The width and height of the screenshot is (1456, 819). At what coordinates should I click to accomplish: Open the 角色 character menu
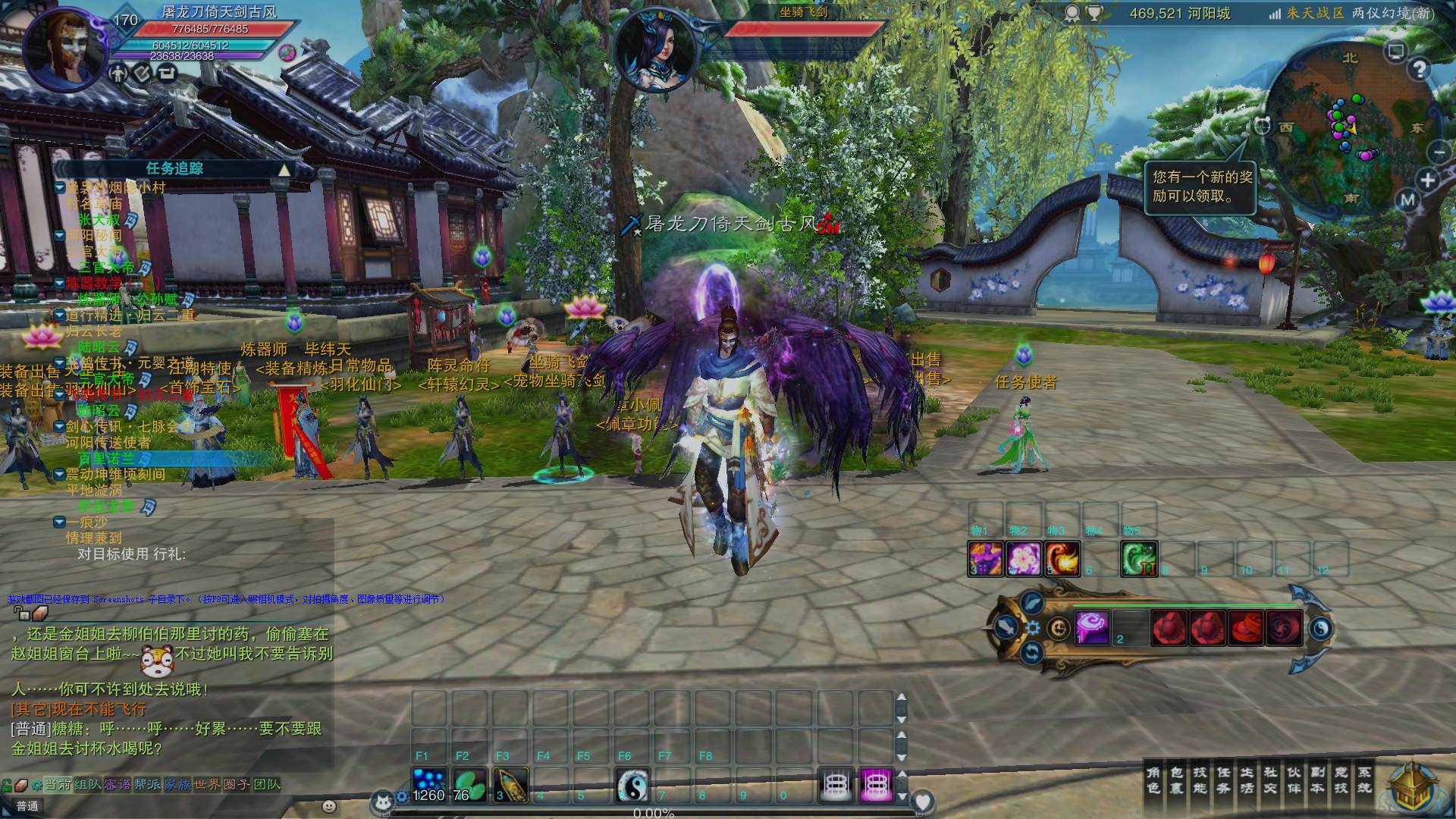pyautogui.click(x=1153, y=780)
